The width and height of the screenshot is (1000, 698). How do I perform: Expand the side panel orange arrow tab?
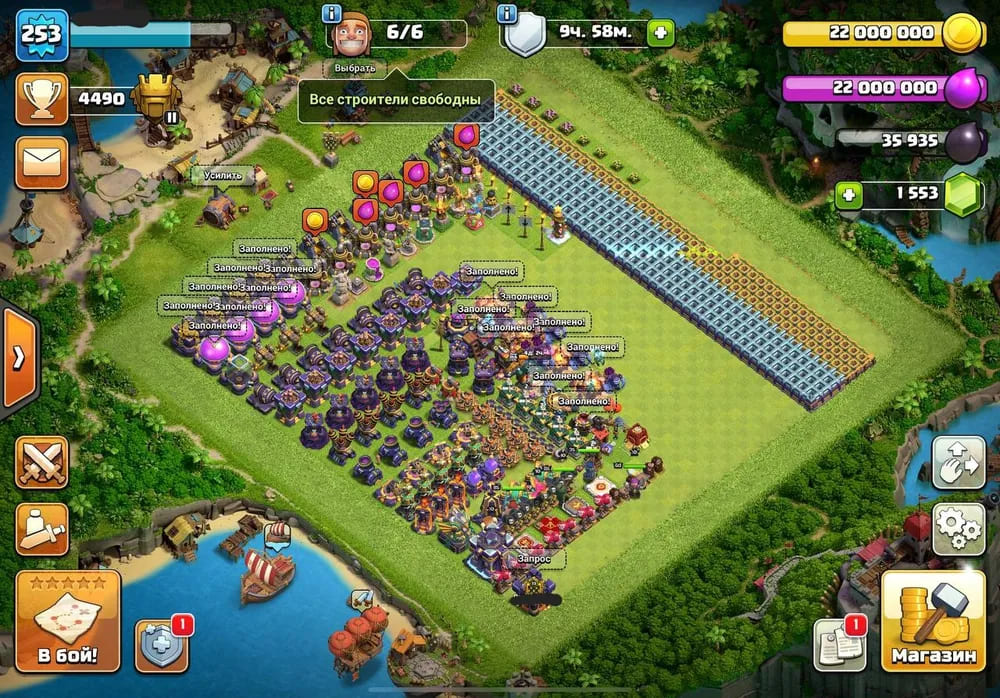pyautogui.click(x=19, y=358)
